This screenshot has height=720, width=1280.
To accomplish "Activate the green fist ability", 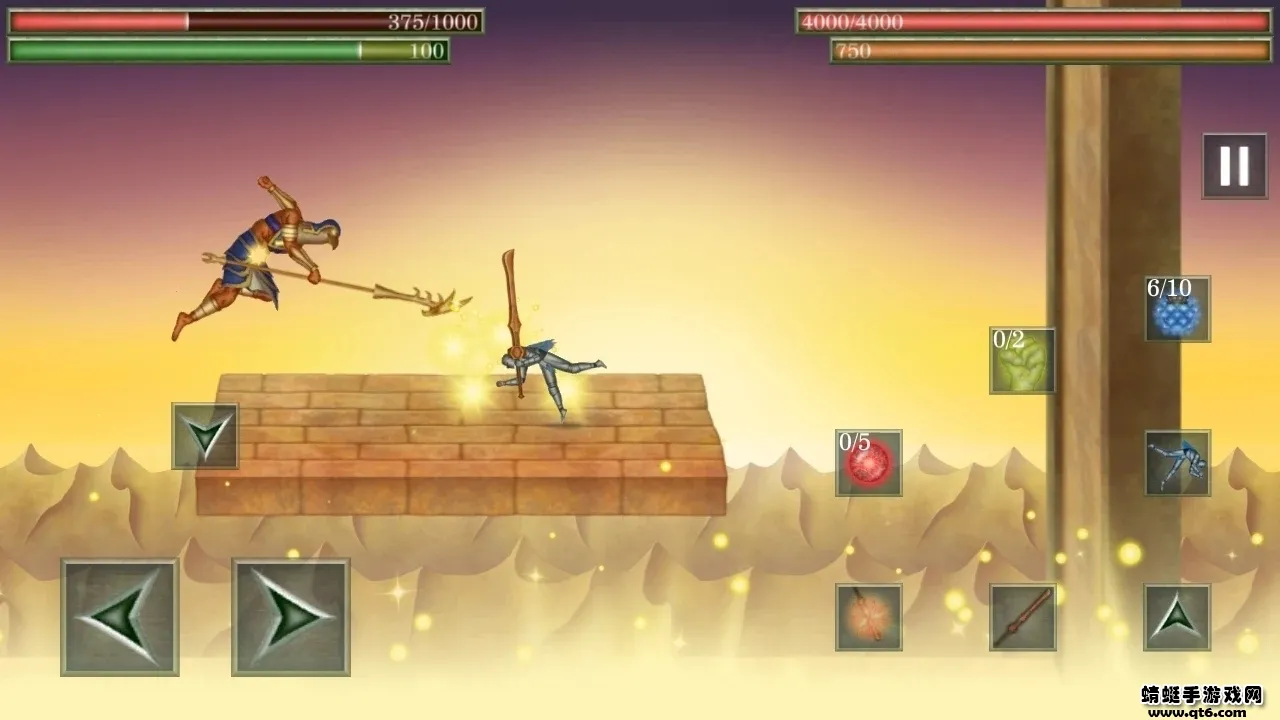I will (1022, 360).
